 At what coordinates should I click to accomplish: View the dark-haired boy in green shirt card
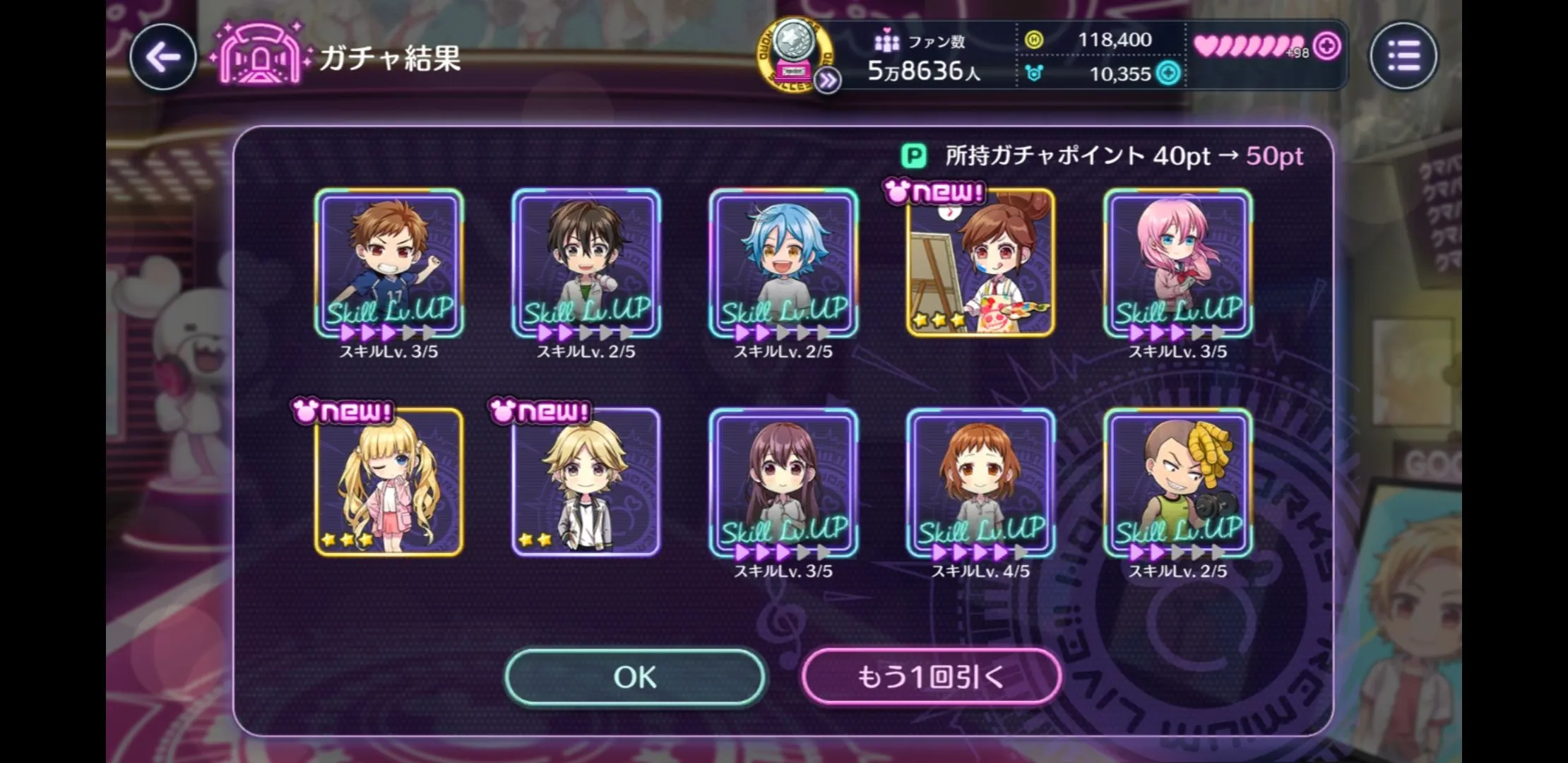tap(586, 263)
